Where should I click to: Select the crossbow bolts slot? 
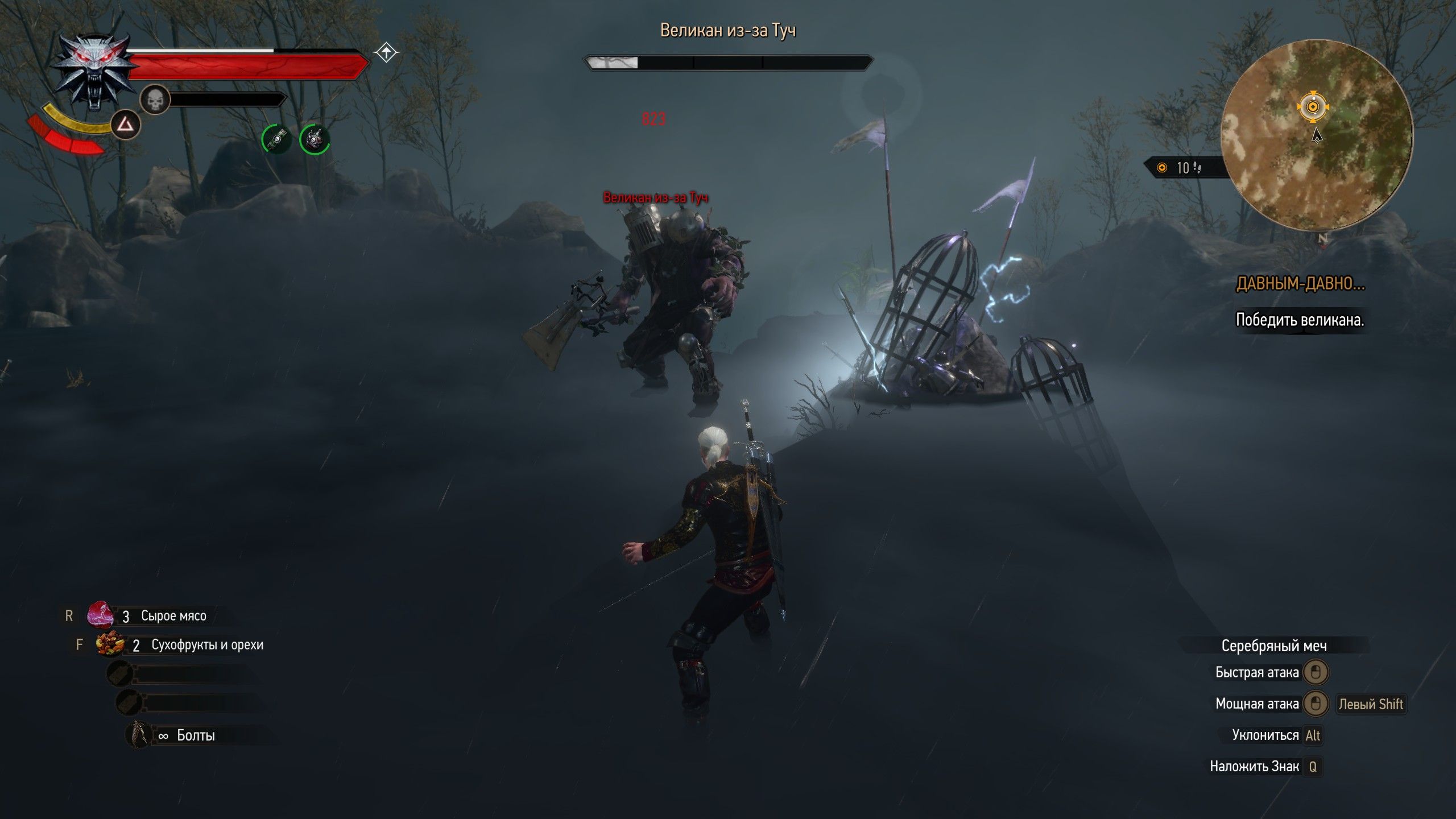click(x=138, y=735)
